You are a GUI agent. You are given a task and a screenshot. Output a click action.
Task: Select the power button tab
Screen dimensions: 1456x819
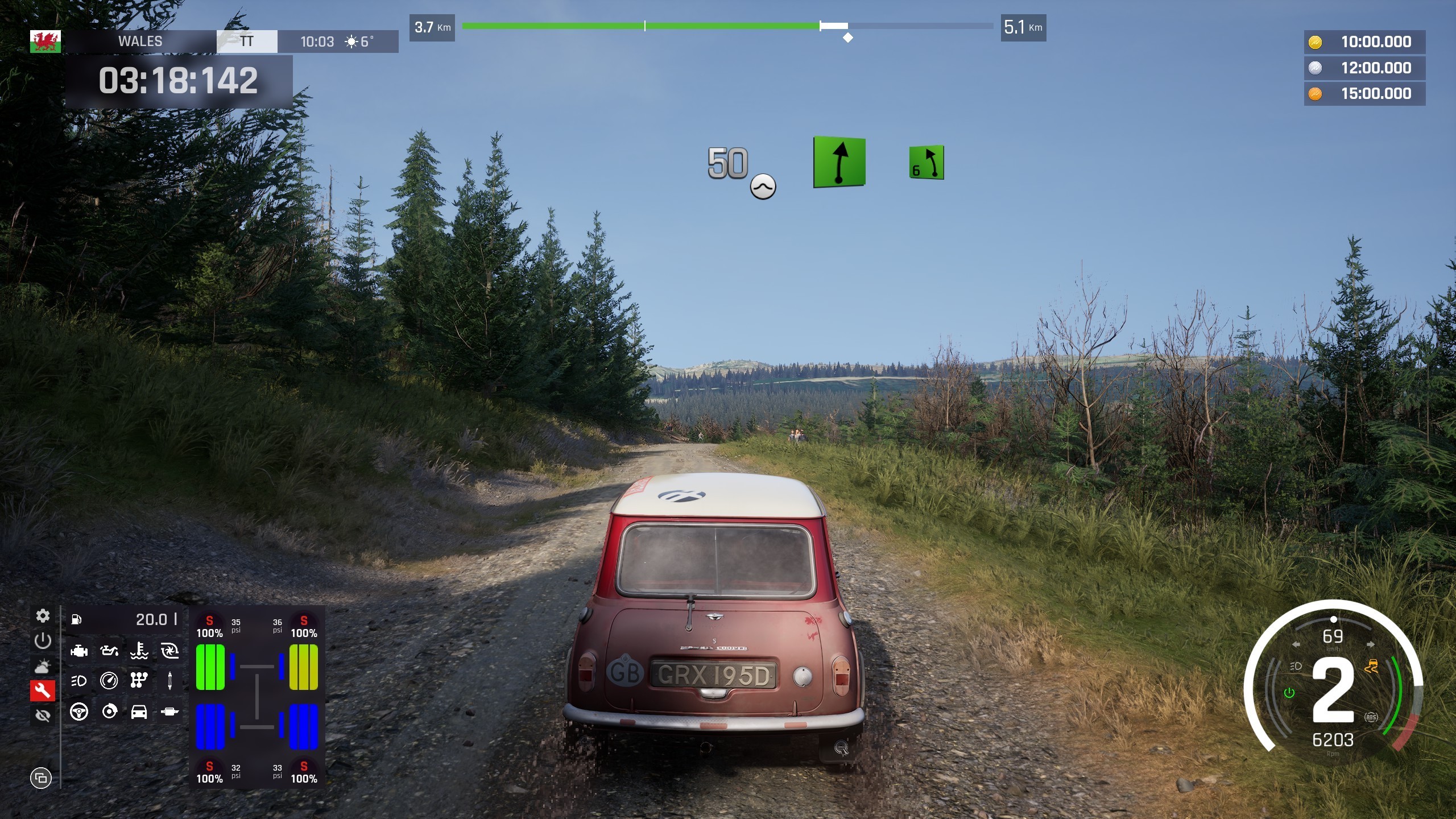43,641
